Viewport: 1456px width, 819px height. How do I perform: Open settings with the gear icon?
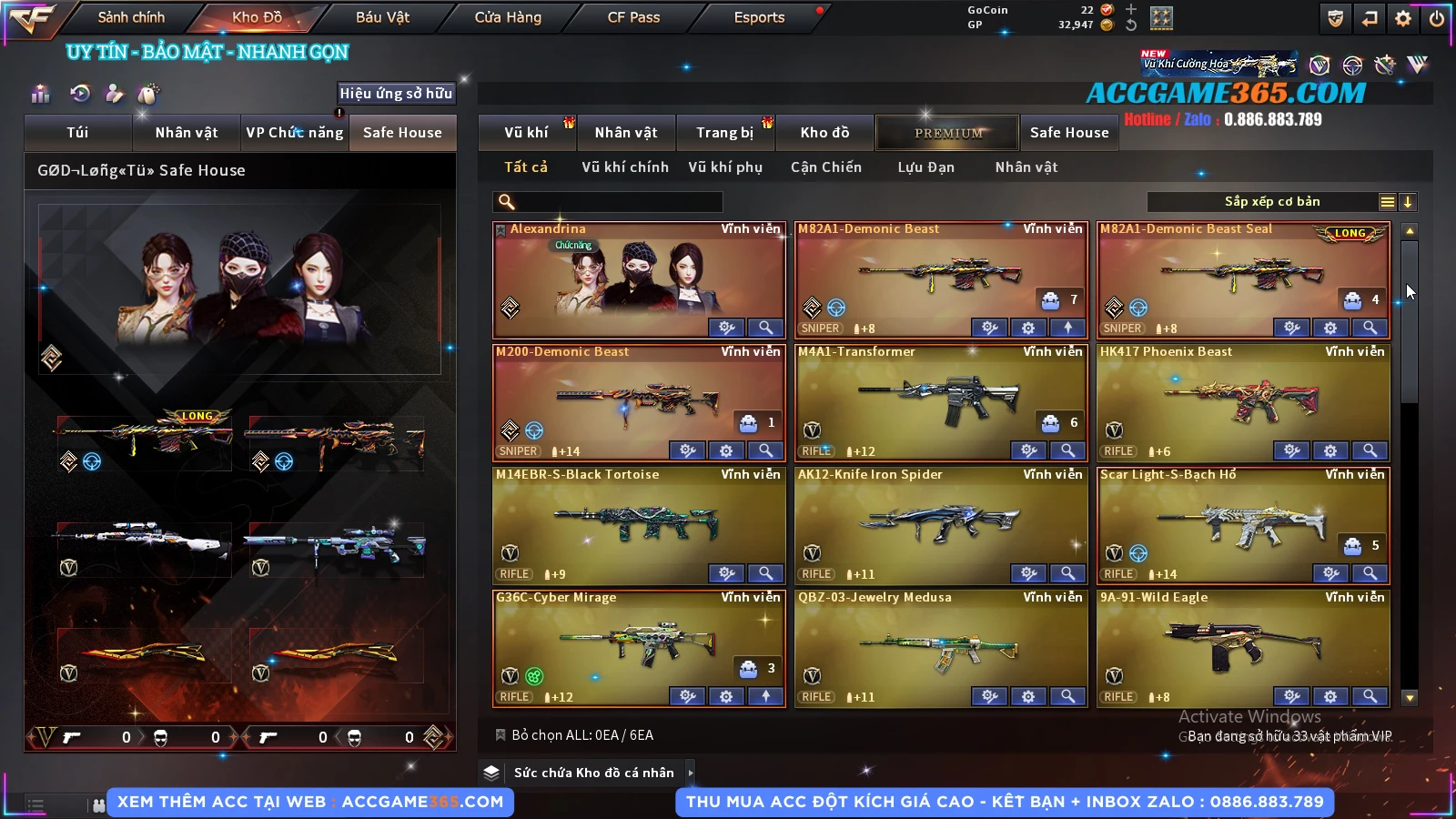point(1403,18)
